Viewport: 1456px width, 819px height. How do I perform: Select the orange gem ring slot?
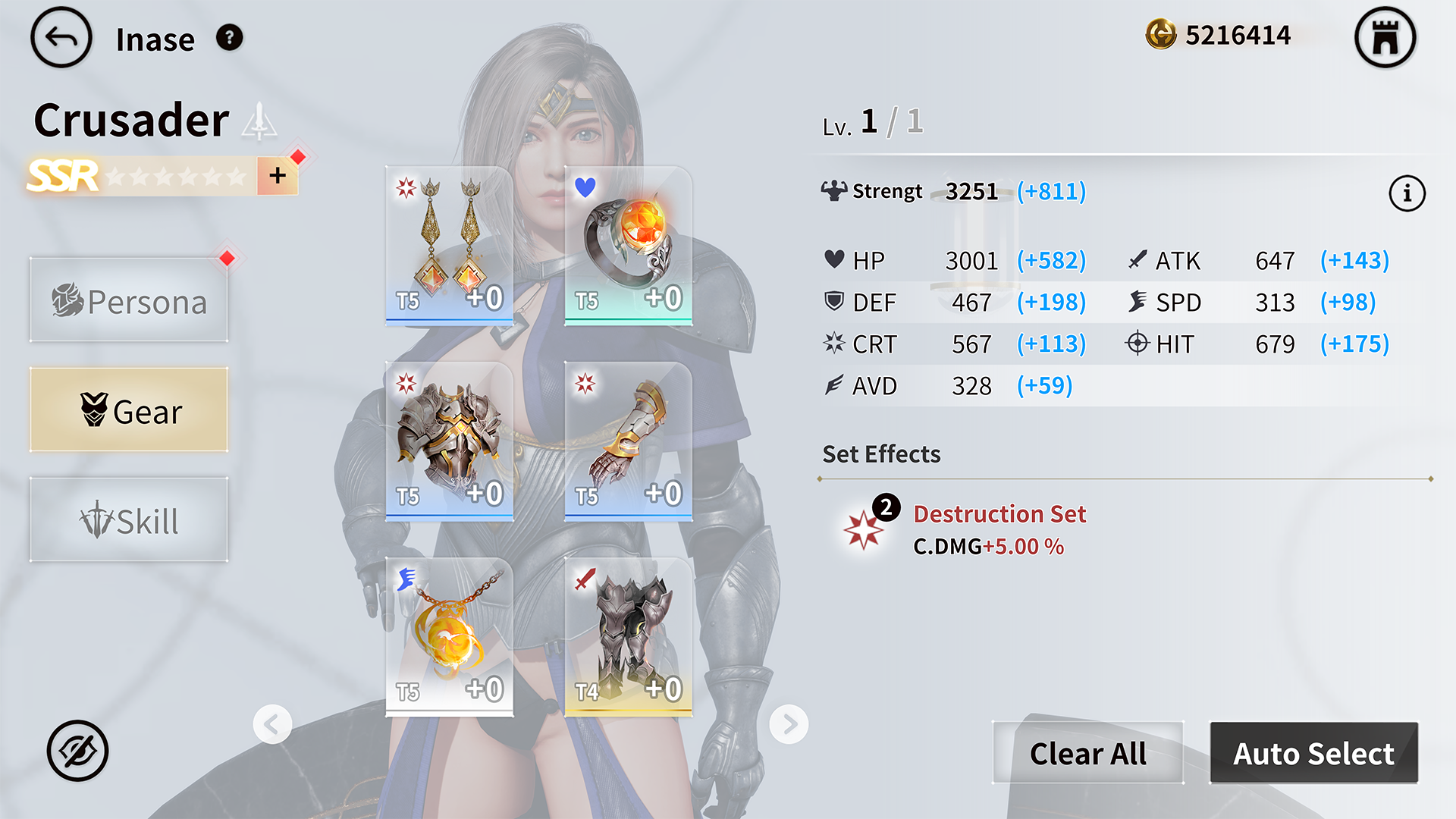(628, 246)
